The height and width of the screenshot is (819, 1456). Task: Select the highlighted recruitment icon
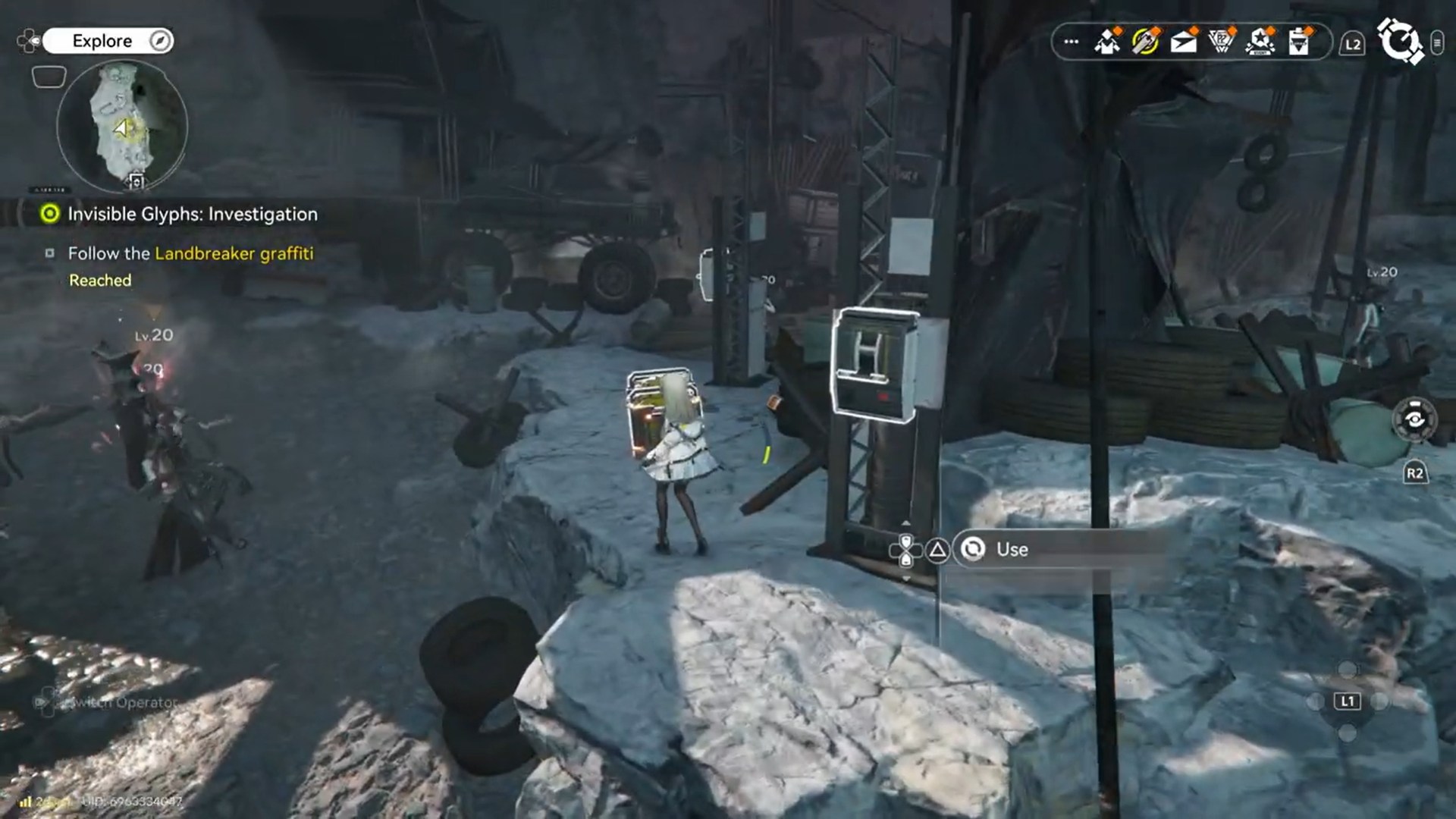[x=1147, y=43]
